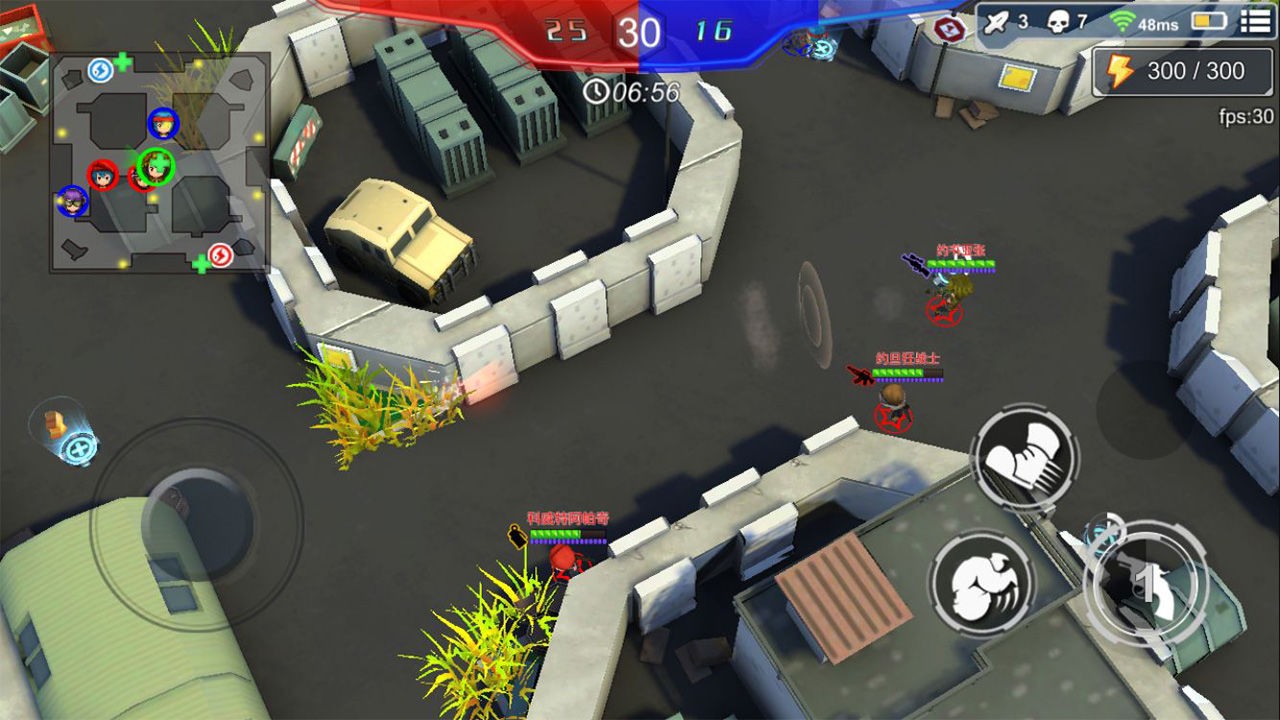Viewport: 1280px width, 720px height.
Task: Select the green-ringed player marker on the minimap
Action: [x=156, y=166]
